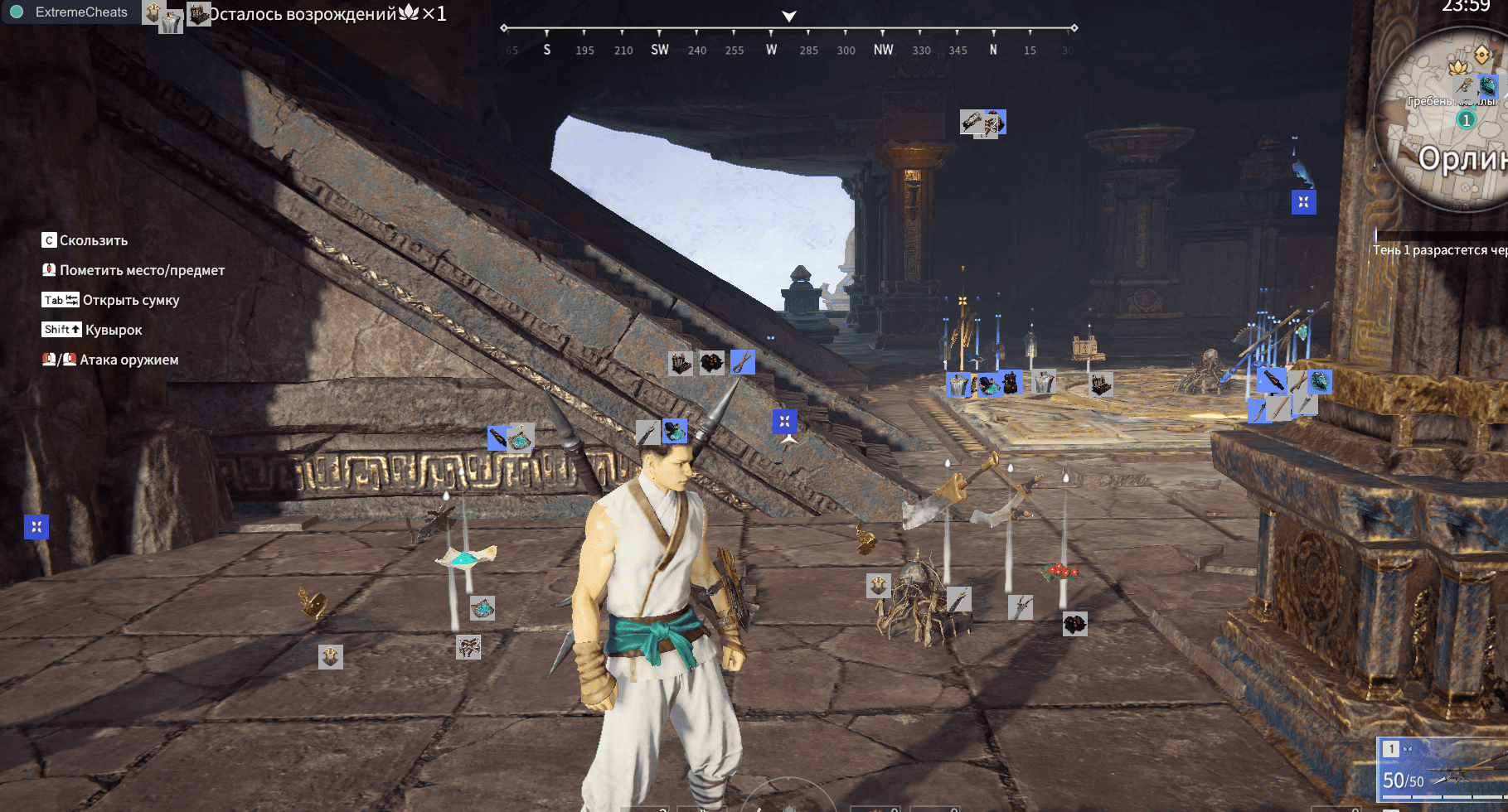The width and height of the screenshot is (1508, 812).
Task: Toggle the ExtremeCheats indicator dot
Action: pos(16,12)
